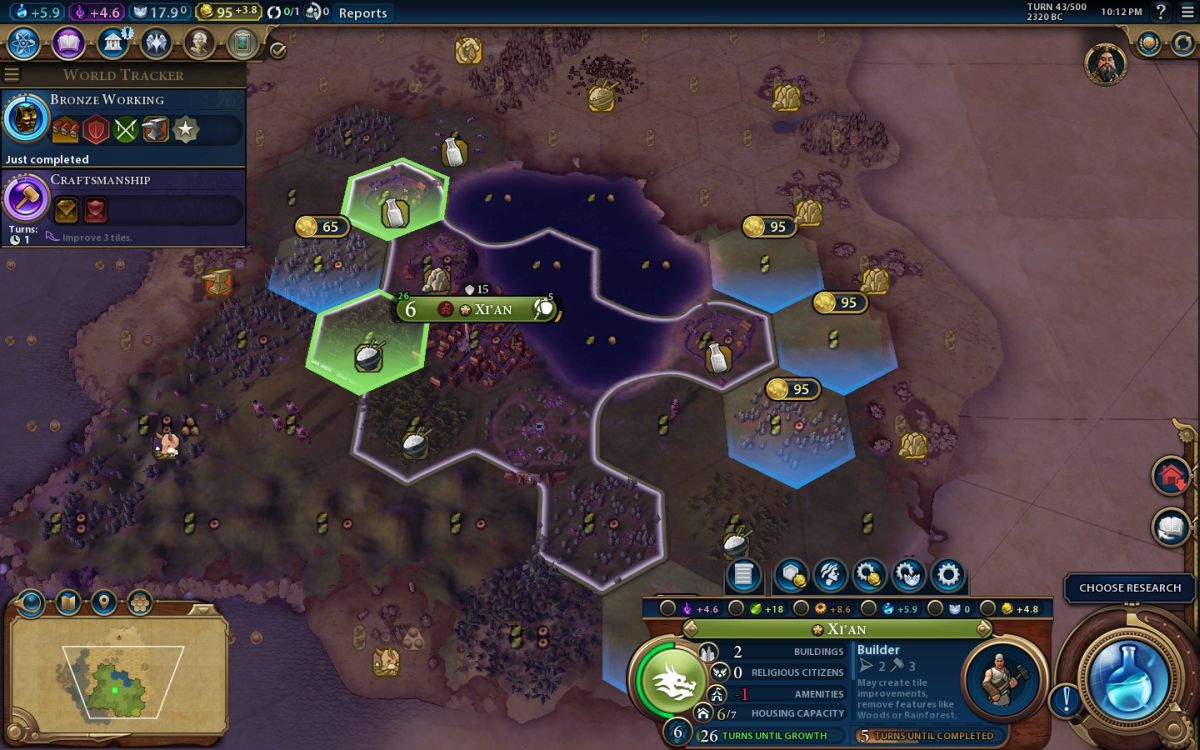The width and height of the screenshot is (1200, 750).
Task: Open the manage citizens head icon
Action: pyautogui.click(x=830, y=575)
